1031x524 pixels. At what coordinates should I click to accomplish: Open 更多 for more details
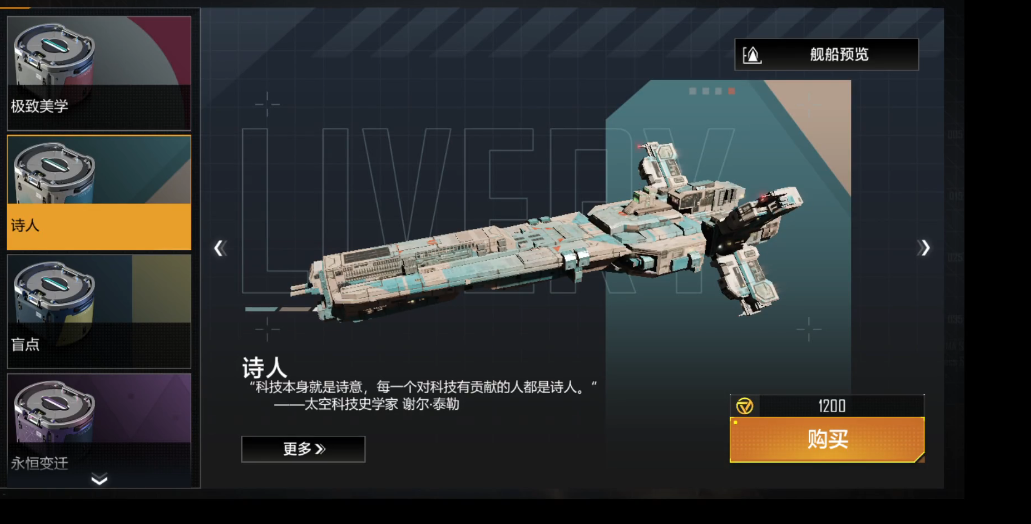[x=303, y=449]
